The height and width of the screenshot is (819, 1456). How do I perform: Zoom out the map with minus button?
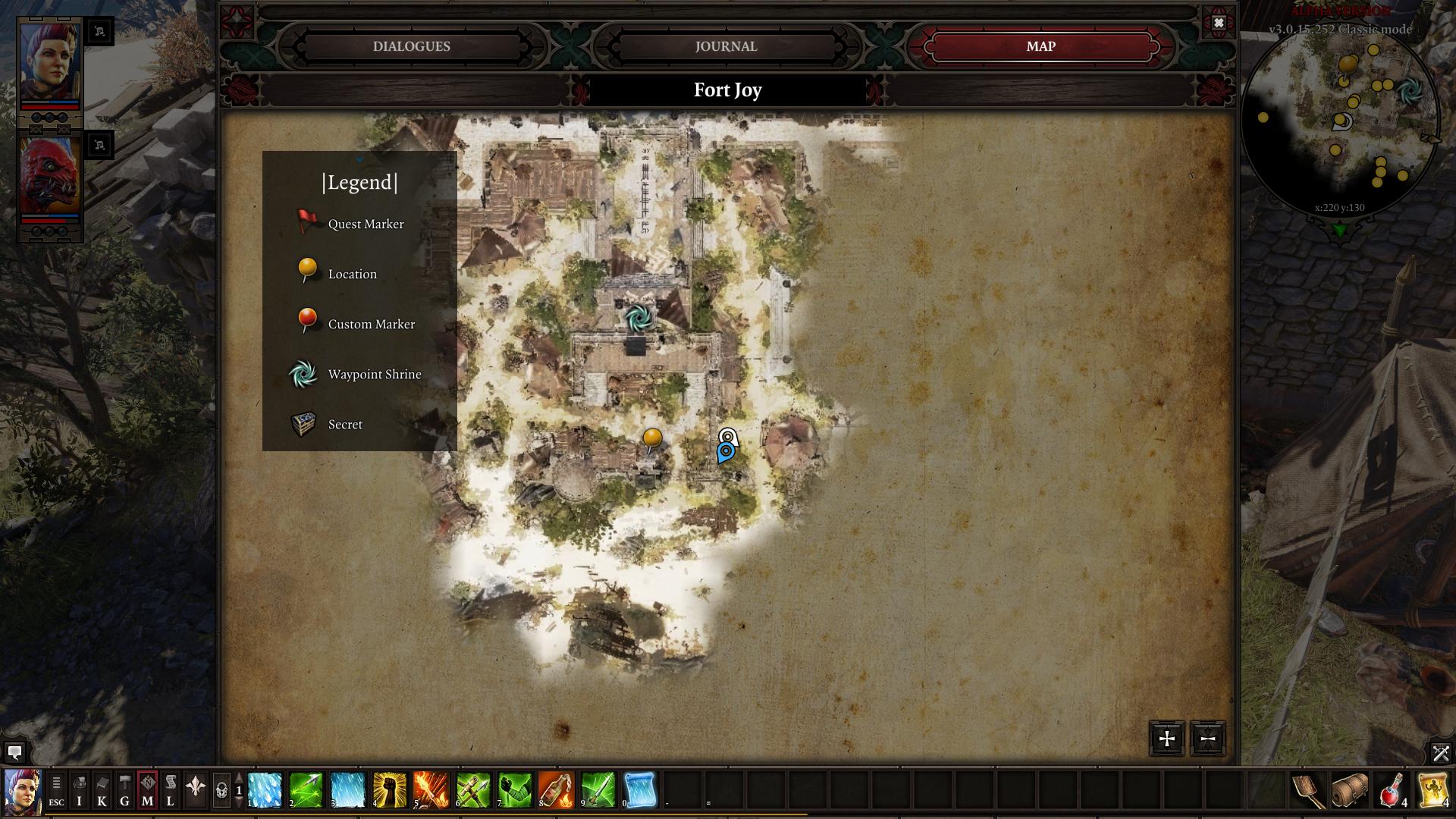click(1207, 739)
